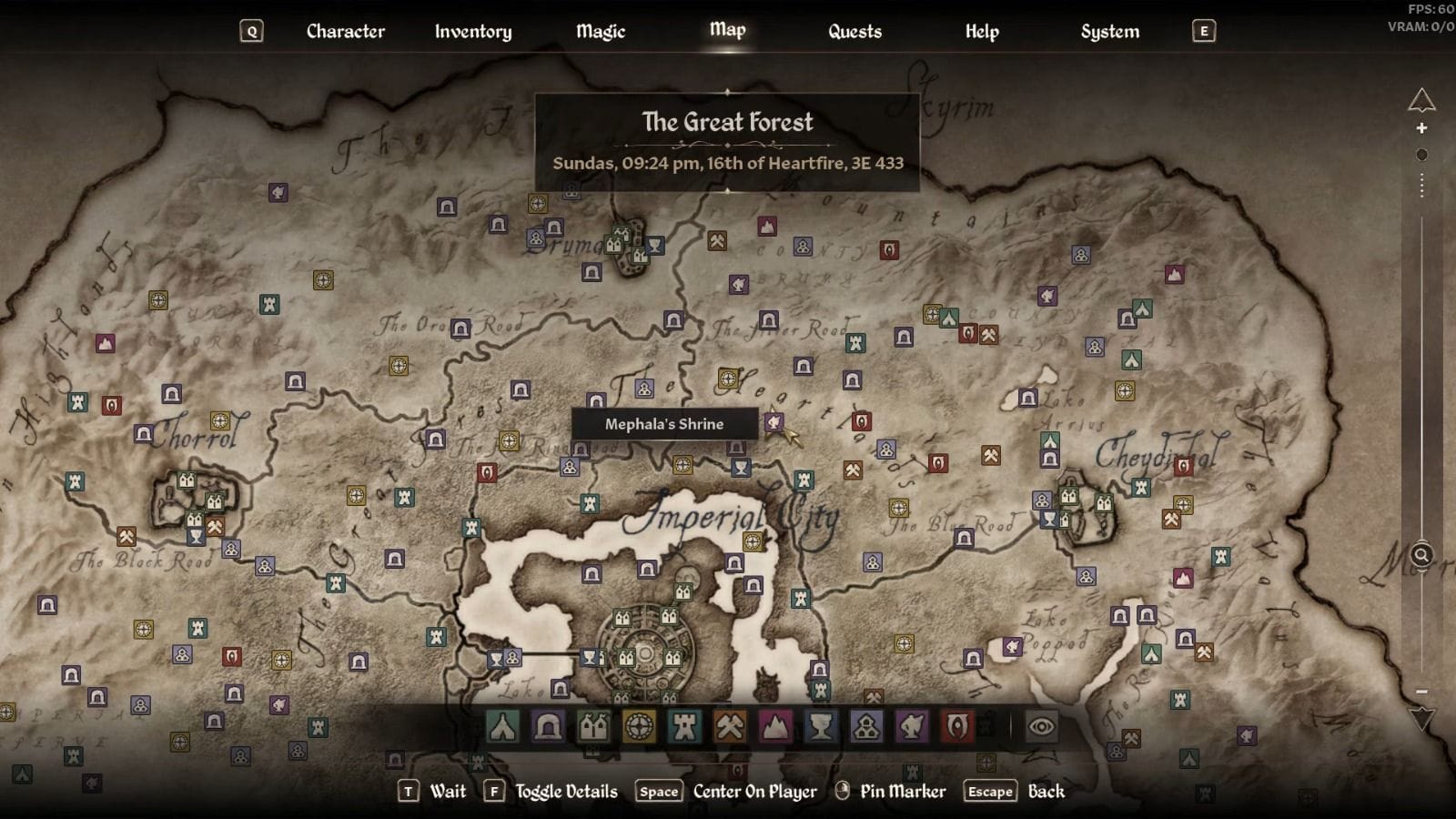Open the Character menu
1456x819 pixels.
point(346,31)
